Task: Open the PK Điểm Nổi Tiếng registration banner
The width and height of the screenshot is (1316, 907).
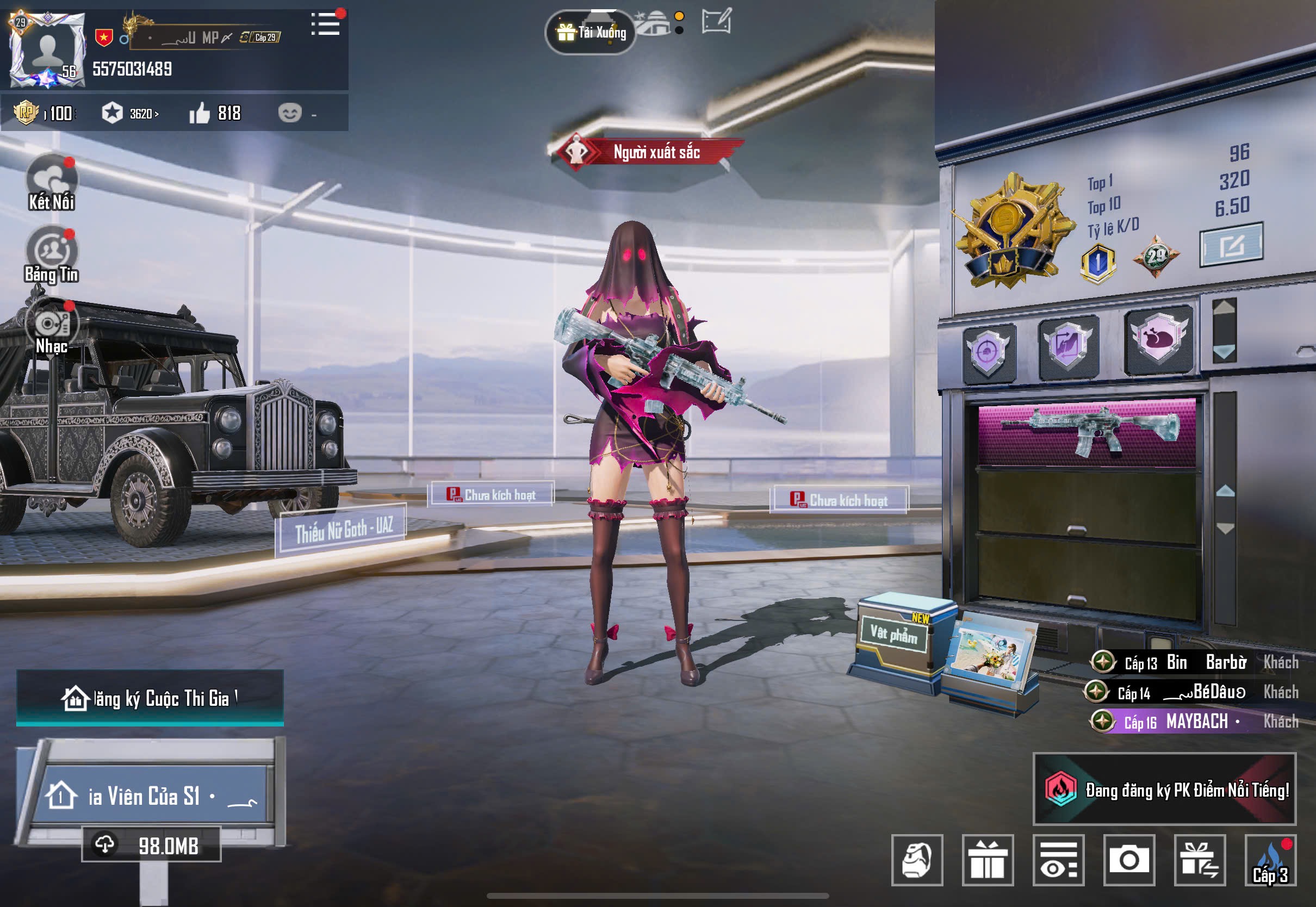Action: (x=1164, y=790)
